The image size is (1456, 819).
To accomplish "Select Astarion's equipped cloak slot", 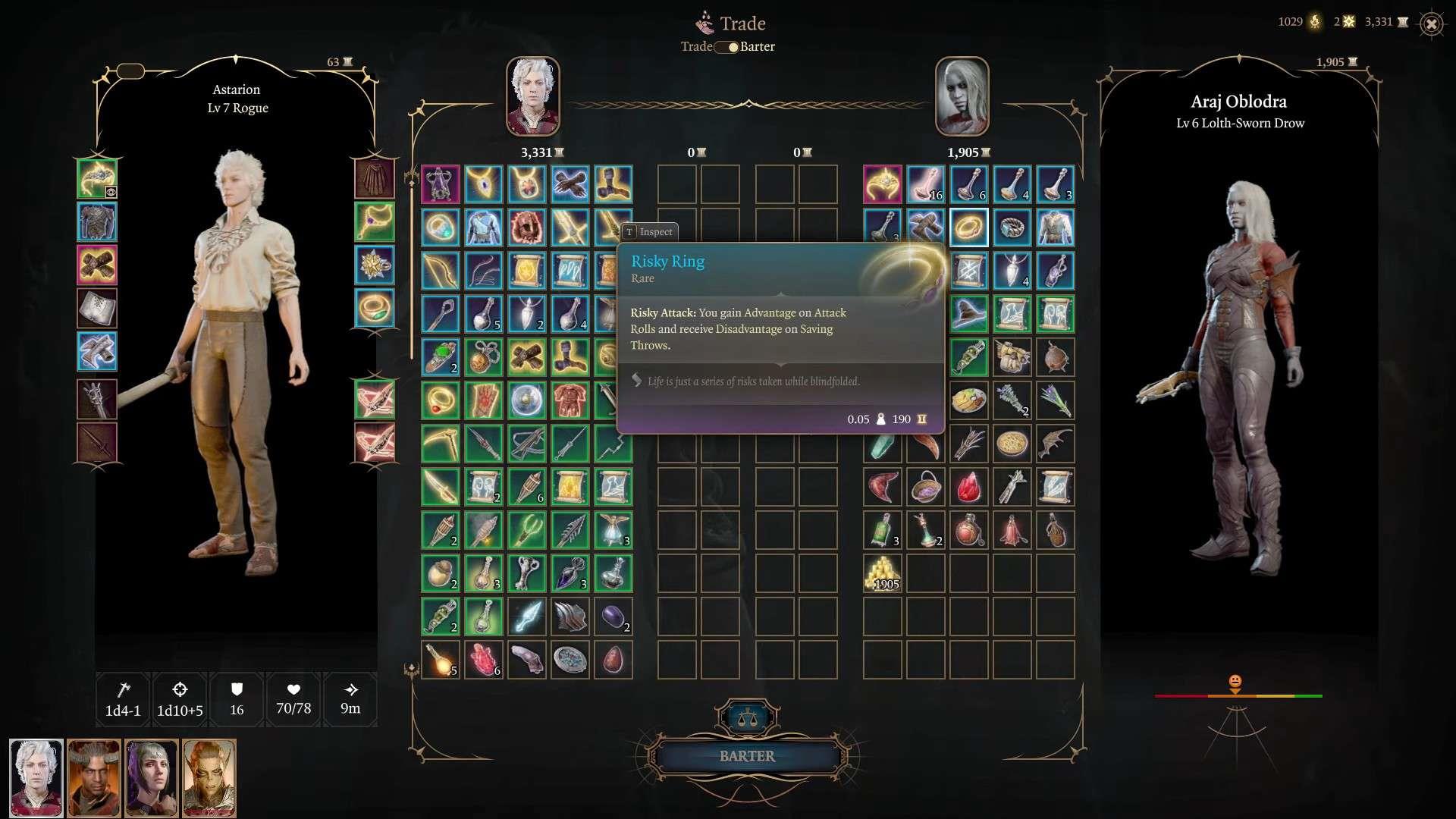I will pos(375,179).
